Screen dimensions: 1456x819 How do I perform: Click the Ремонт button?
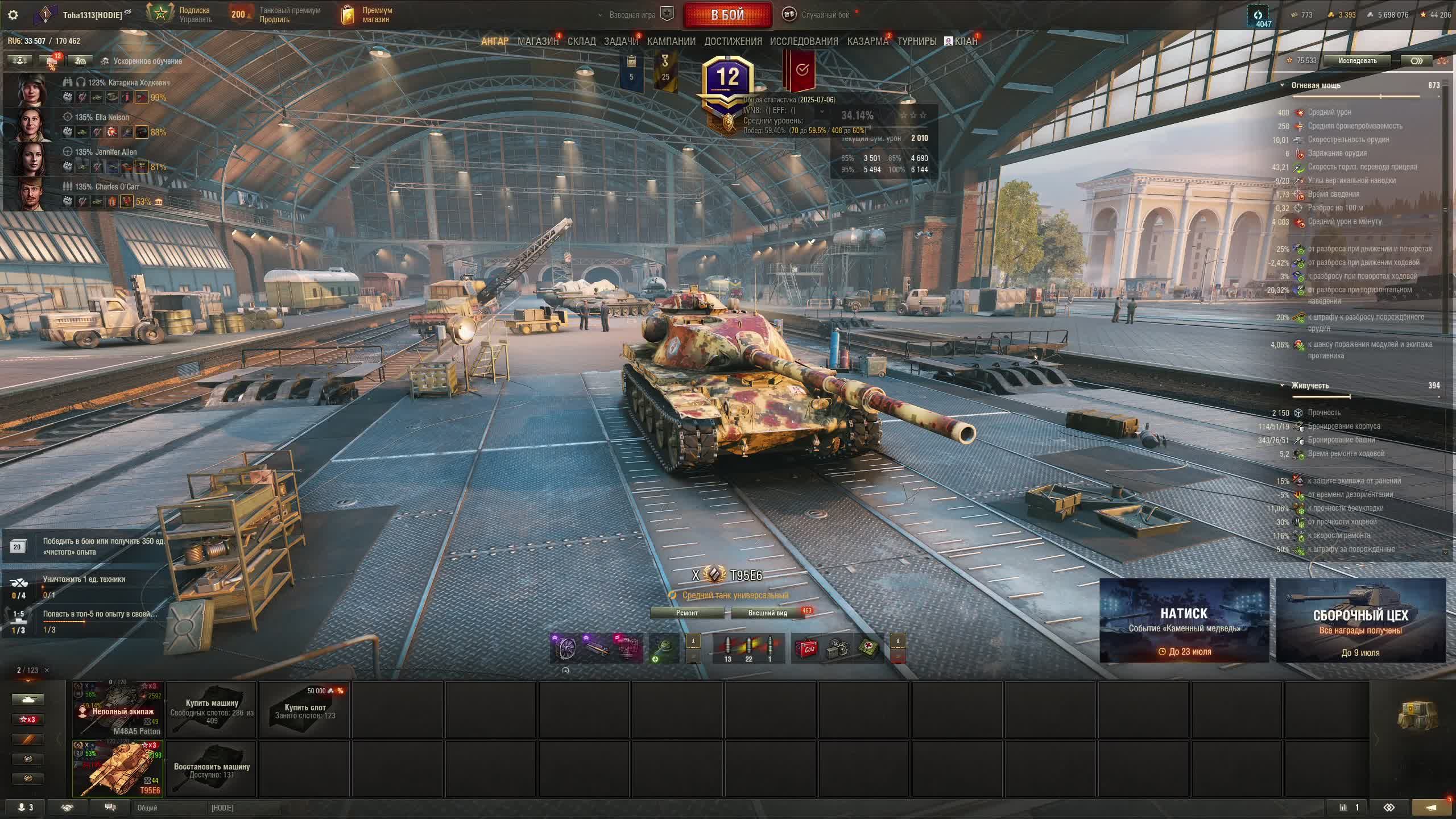[687, 613]
